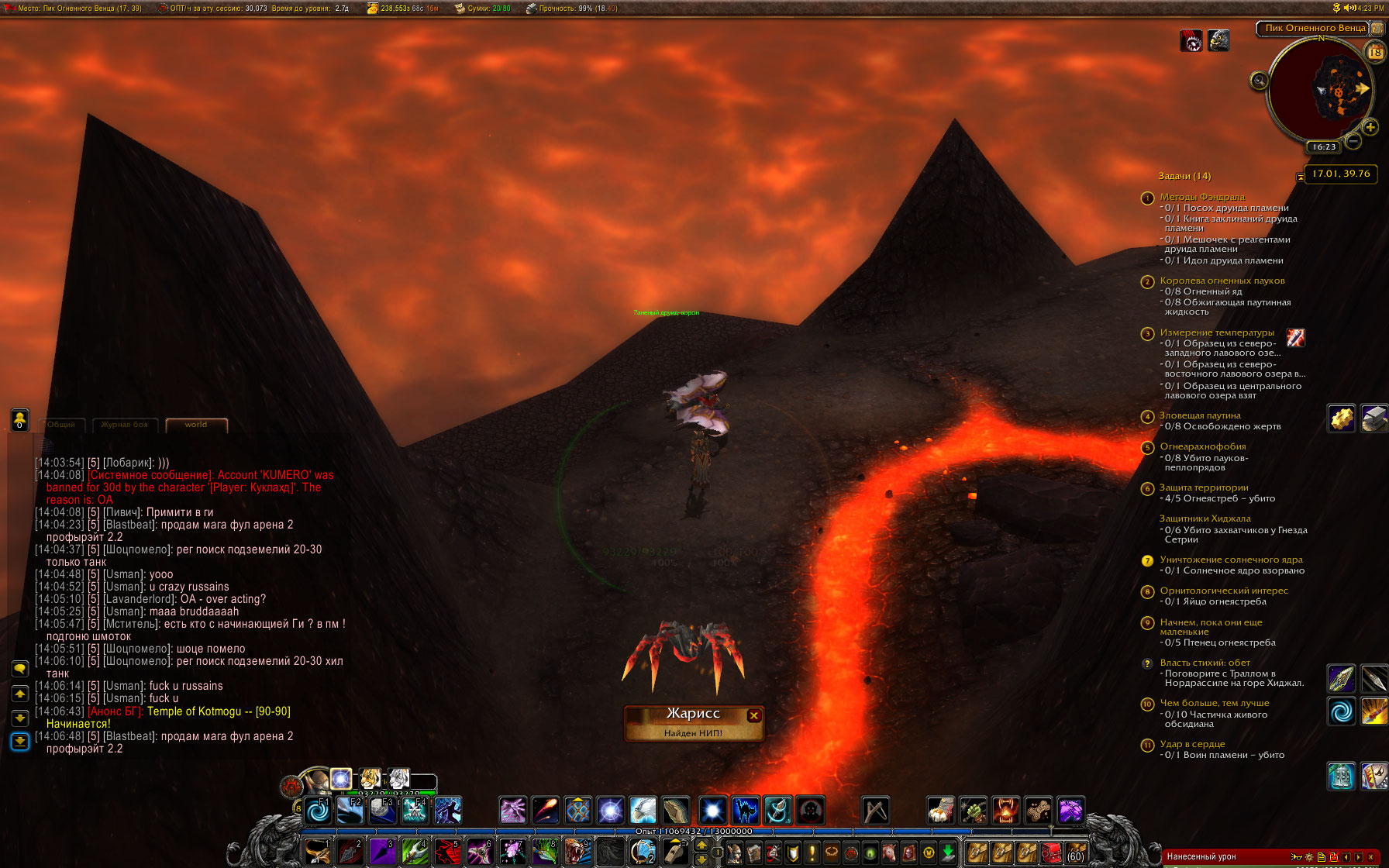Close the Жарисс NPC found alert
1389x868 pixels.
753,715
